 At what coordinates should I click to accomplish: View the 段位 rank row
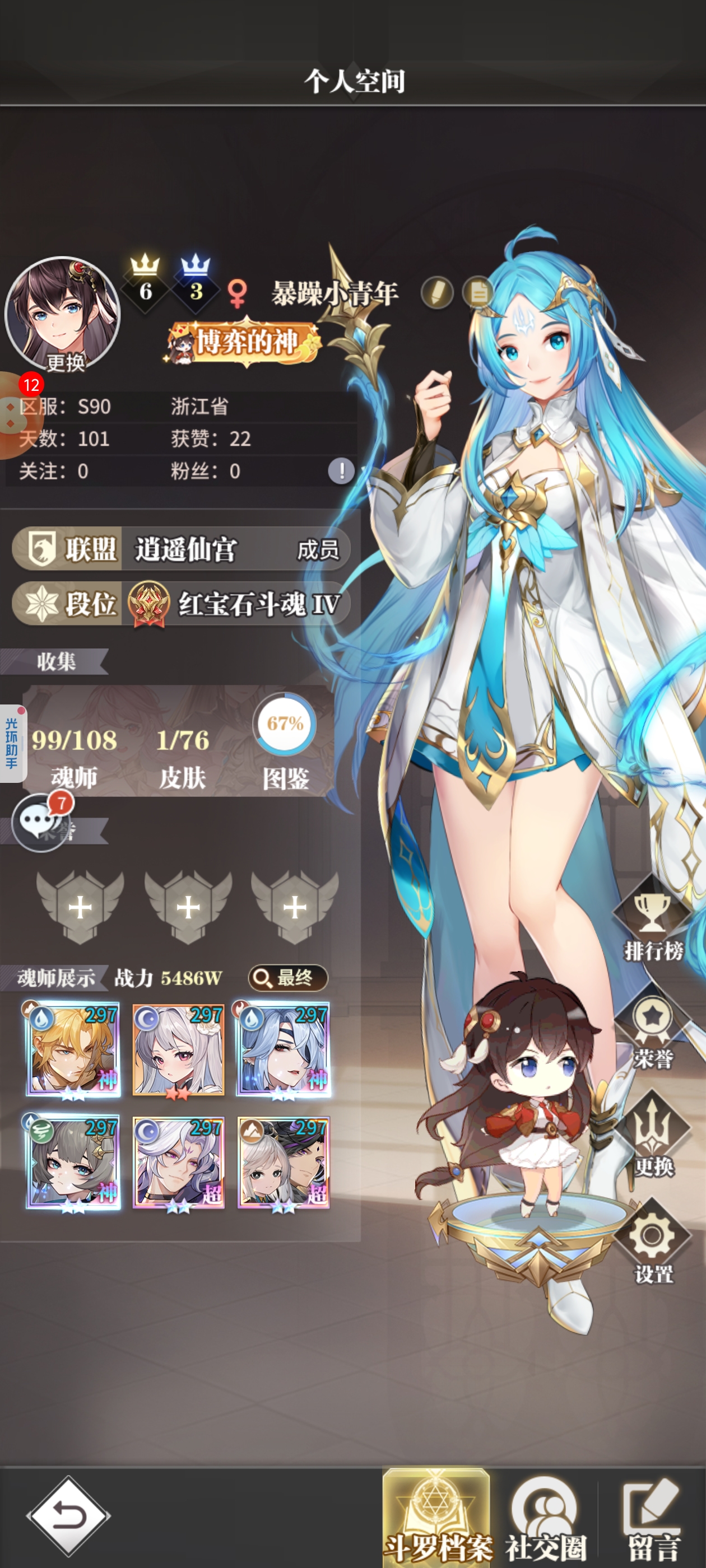[181, 604]
